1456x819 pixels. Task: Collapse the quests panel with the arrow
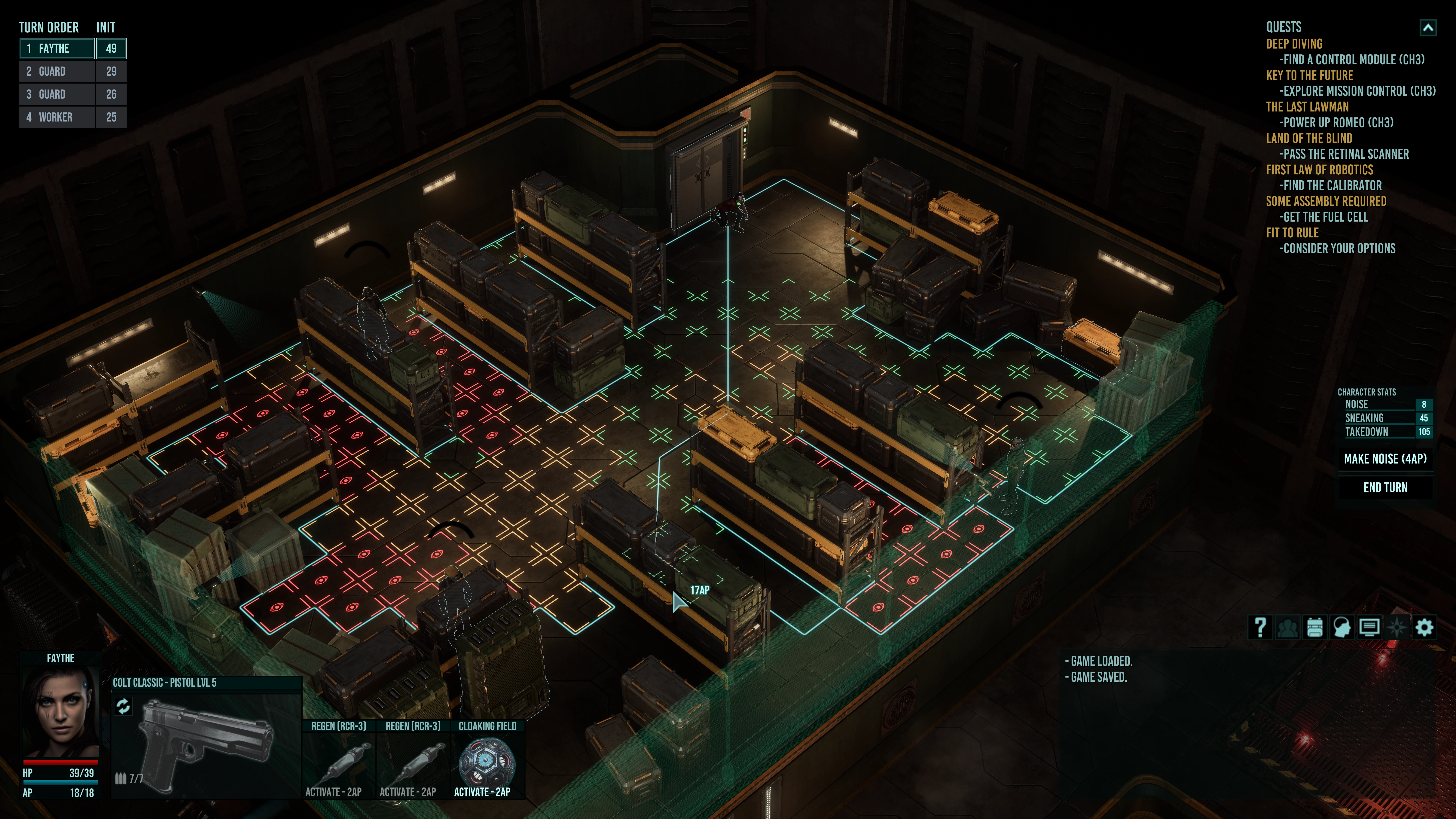(x=1428, y=28)
